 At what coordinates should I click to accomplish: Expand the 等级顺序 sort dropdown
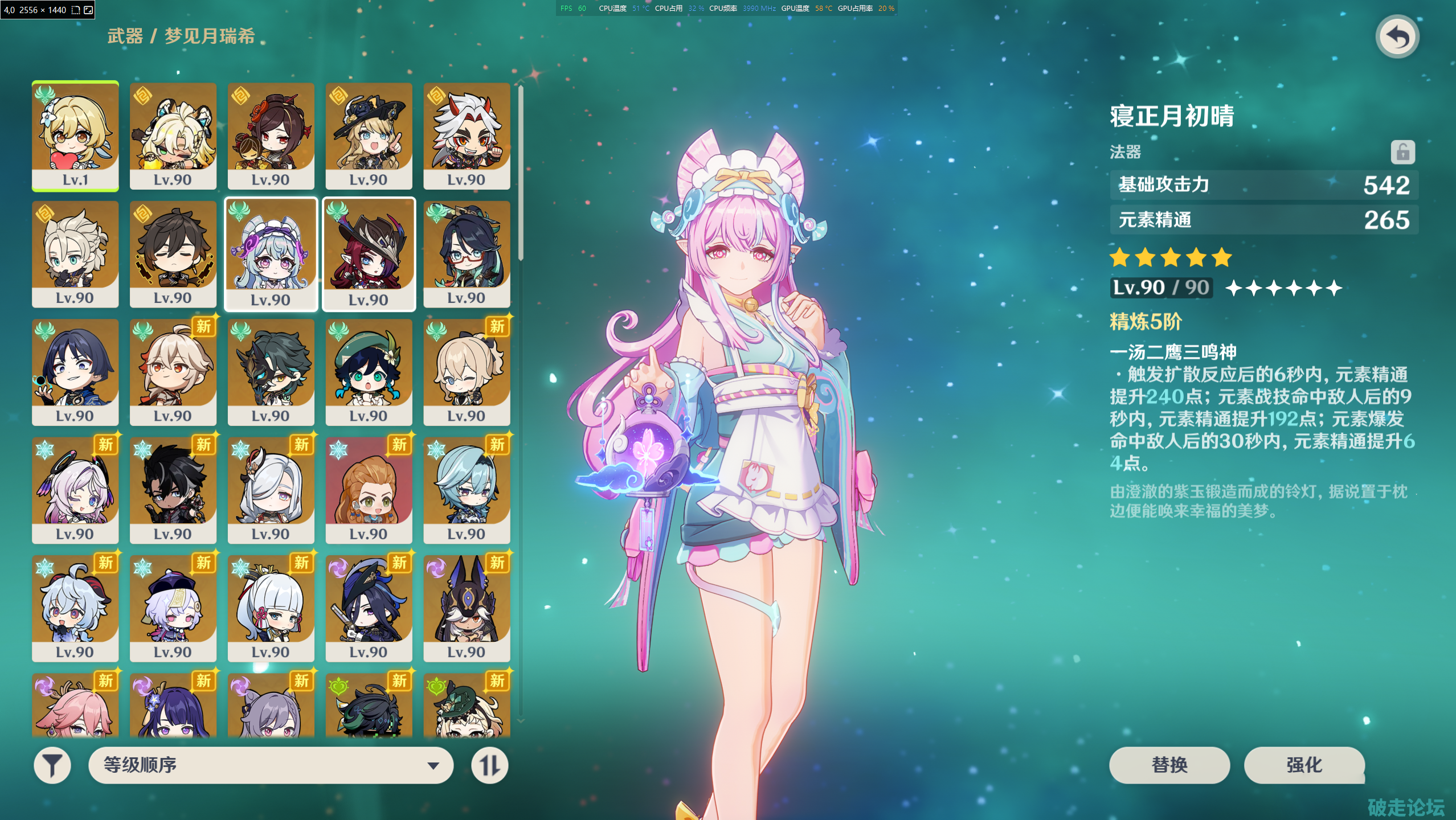(271, 765)
